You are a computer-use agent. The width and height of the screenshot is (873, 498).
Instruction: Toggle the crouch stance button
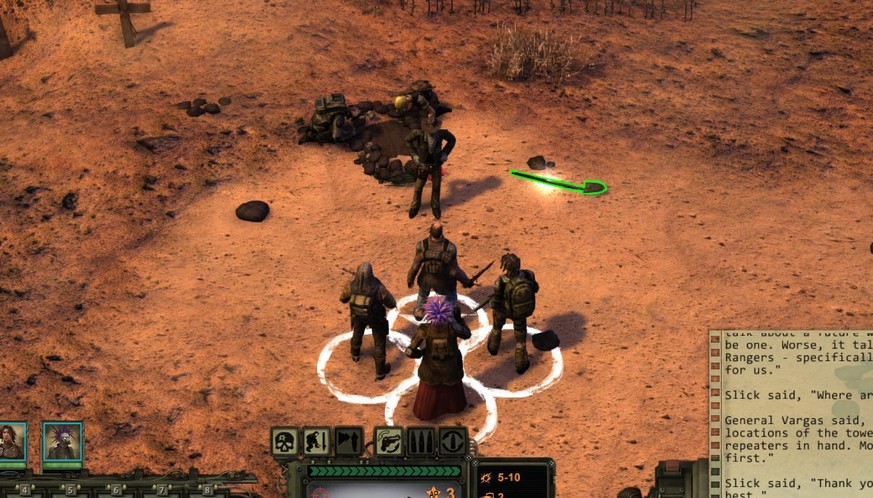click(x=317, y=441)
